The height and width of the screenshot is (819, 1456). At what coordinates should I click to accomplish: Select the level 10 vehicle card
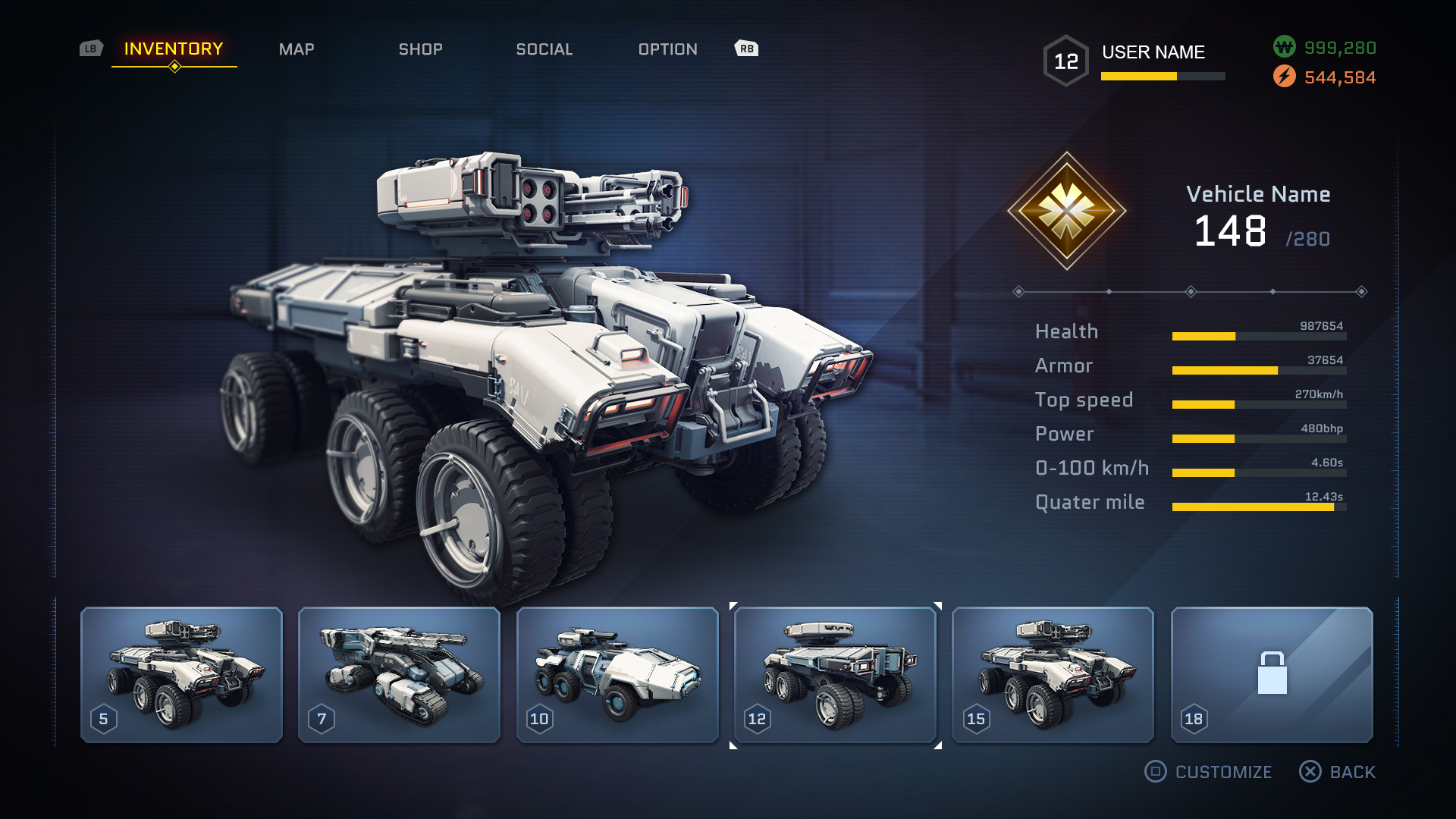click(617, 674)
